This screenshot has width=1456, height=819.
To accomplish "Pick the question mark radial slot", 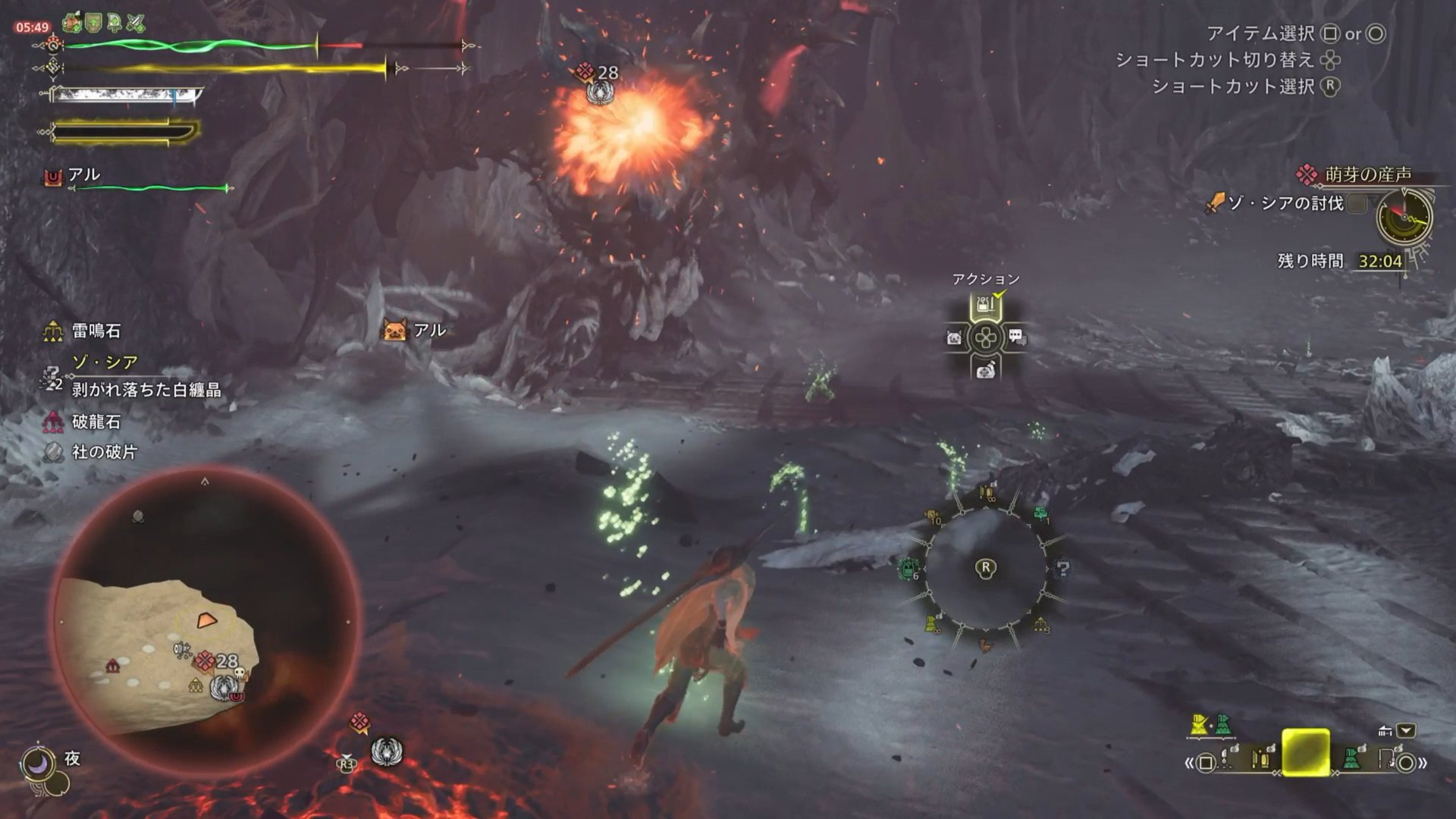I will point(1062,569).
